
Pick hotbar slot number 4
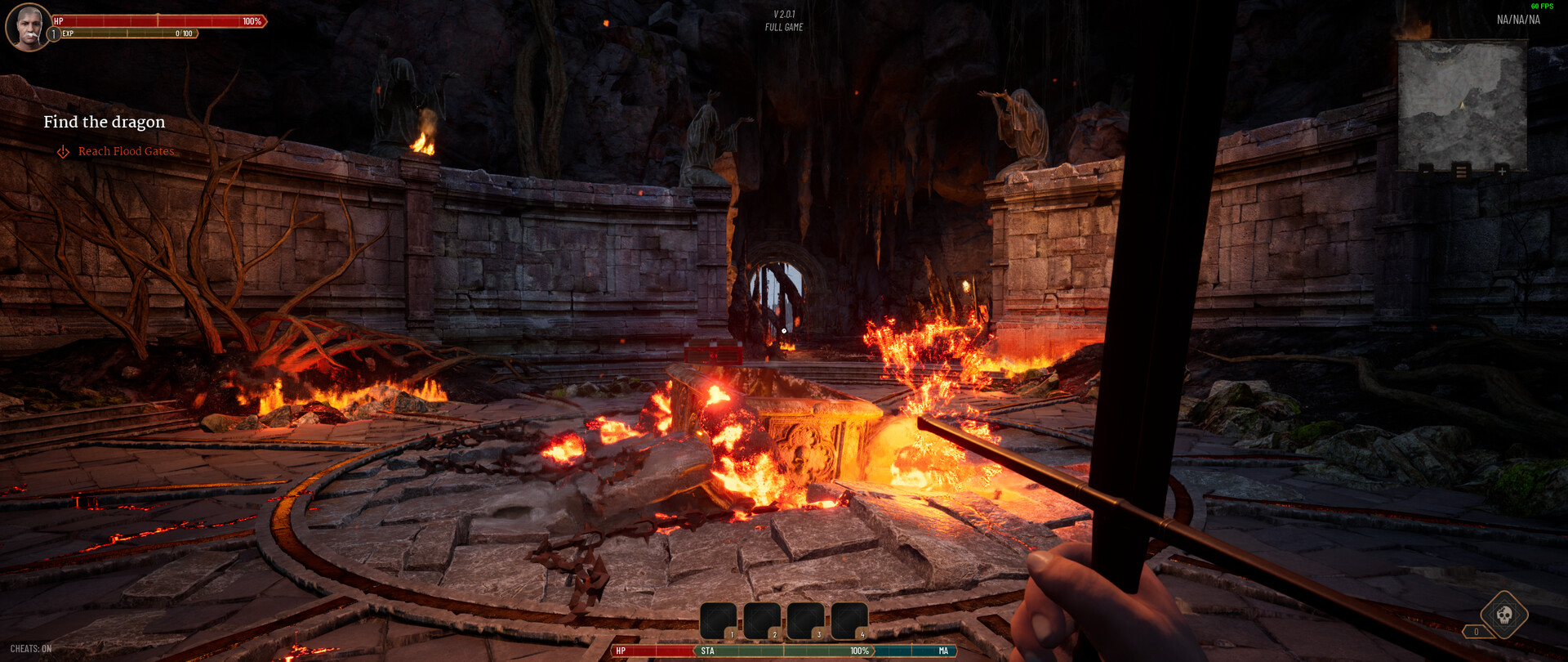[x=849, y=620]
